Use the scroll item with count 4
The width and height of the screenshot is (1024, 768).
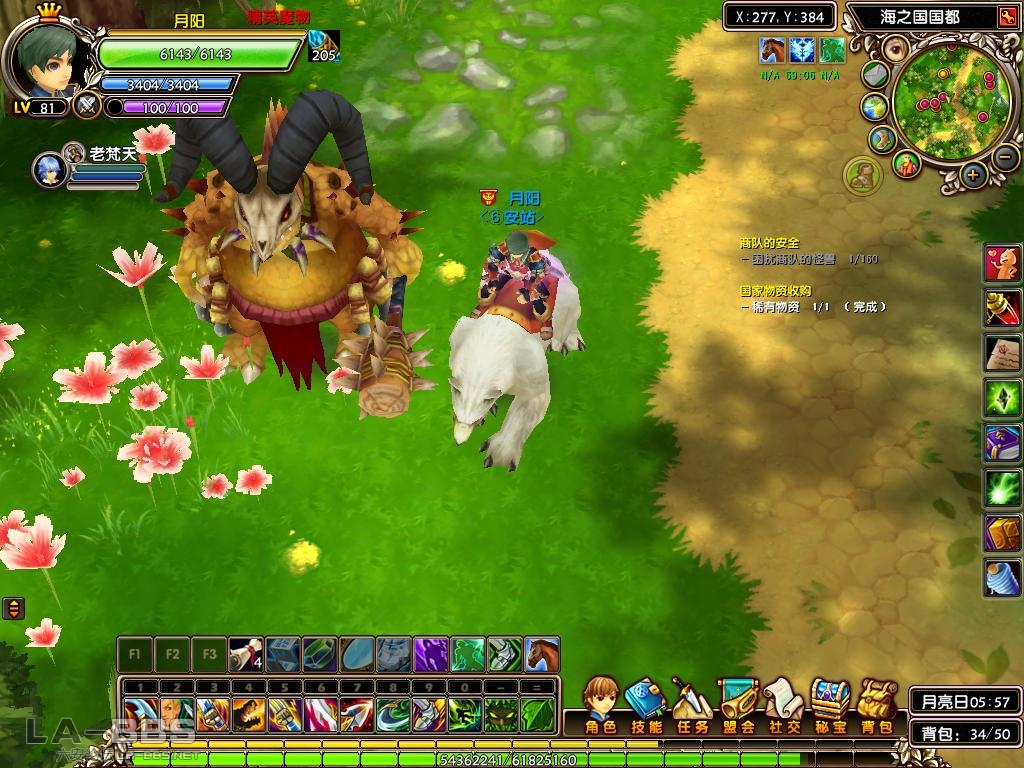point(246,655)
